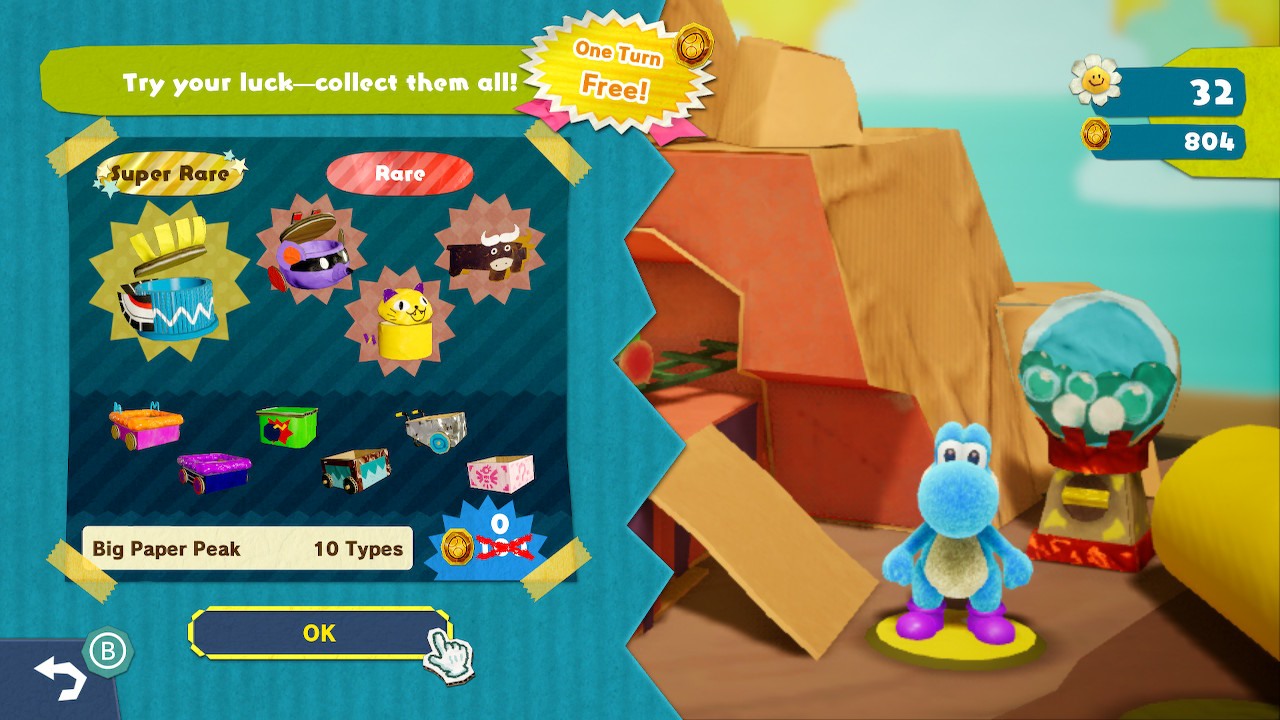Pick the sparkly purple box costume
Screen dimensions: 1280x720
(x=214, y=471)
